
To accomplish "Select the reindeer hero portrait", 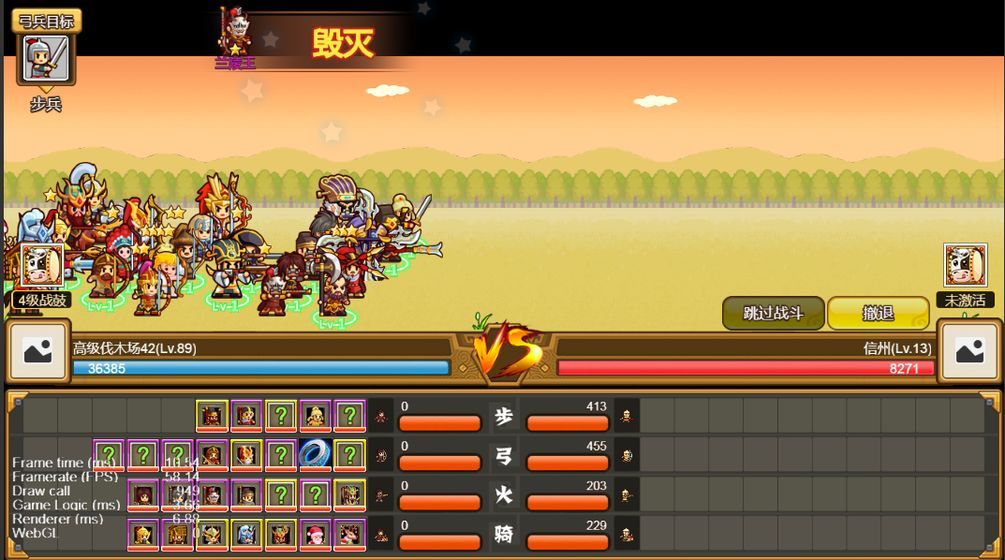I will click(x=350, y=535).
